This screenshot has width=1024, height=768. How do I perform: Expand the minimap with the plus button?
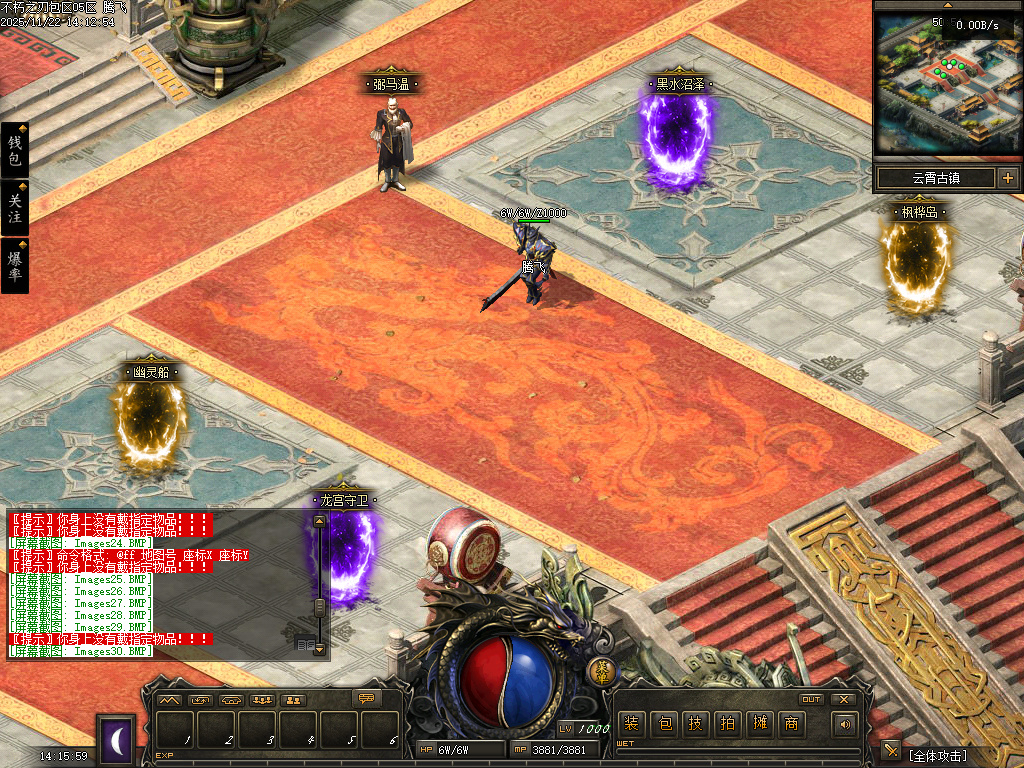click(1007, 179)
